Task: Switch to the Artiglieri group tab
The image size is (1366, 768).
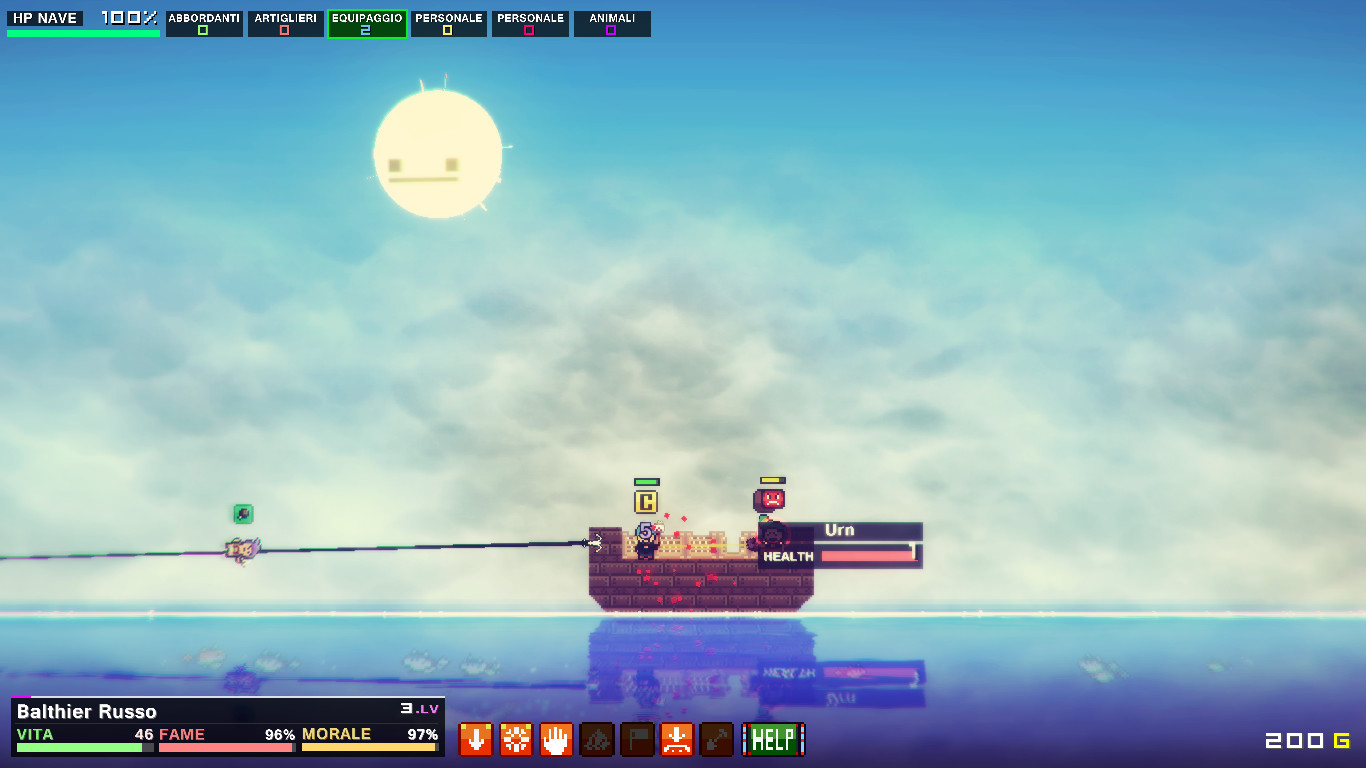Action: 286,24
